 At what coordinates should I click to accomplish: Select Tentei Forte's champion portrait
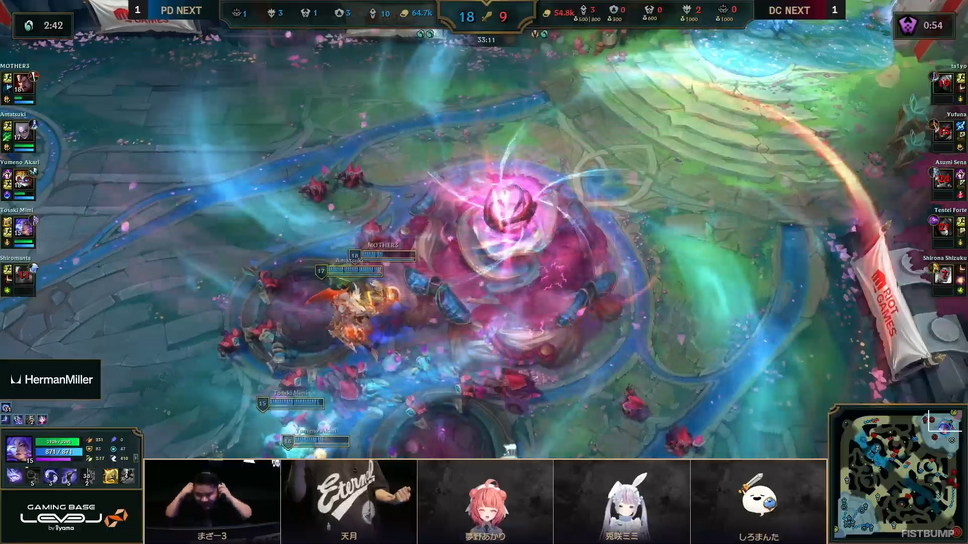944,229
